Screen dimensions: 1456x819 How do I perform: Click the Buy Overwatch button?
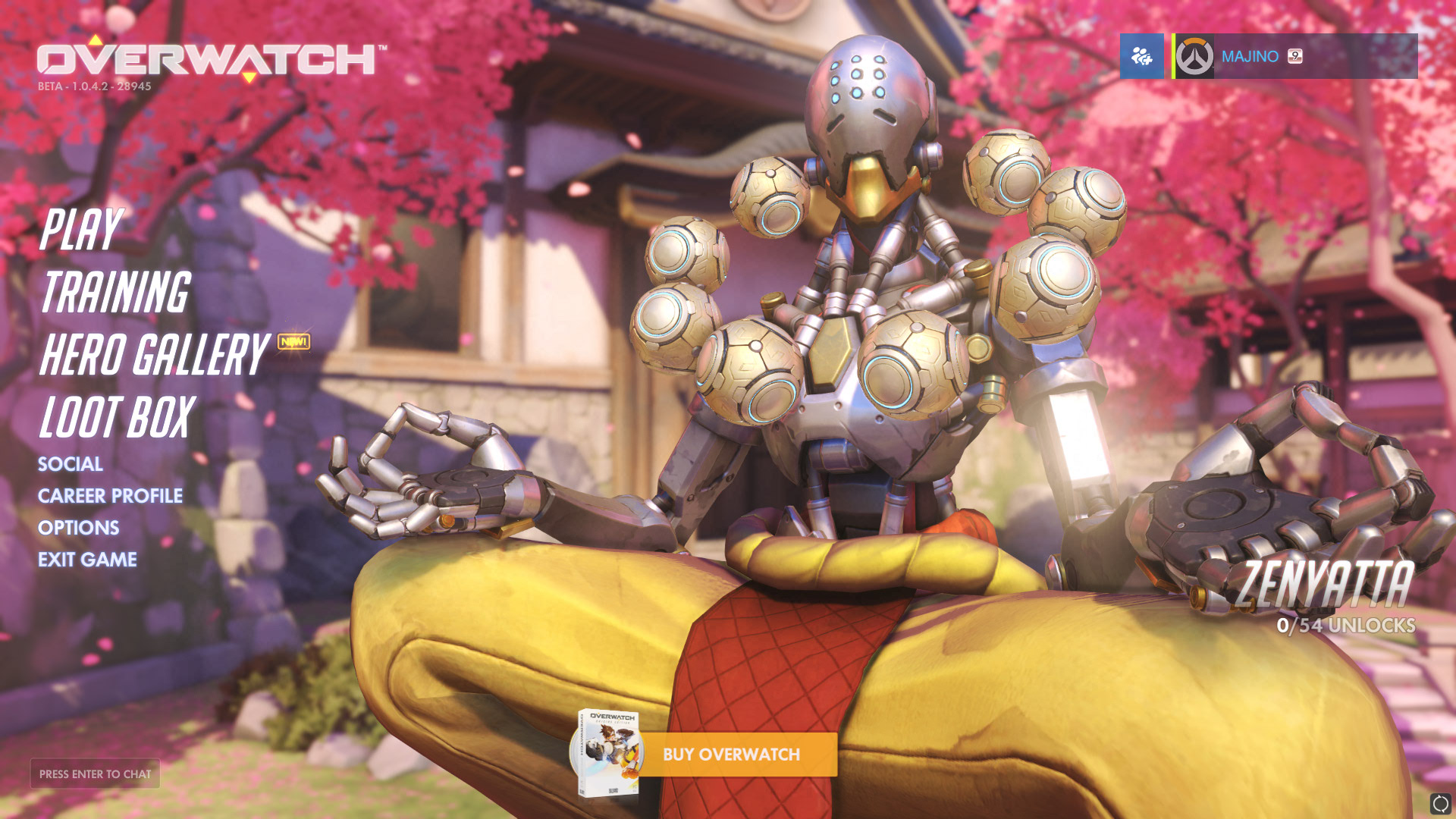pyautogui.click(x=731, y=755)
